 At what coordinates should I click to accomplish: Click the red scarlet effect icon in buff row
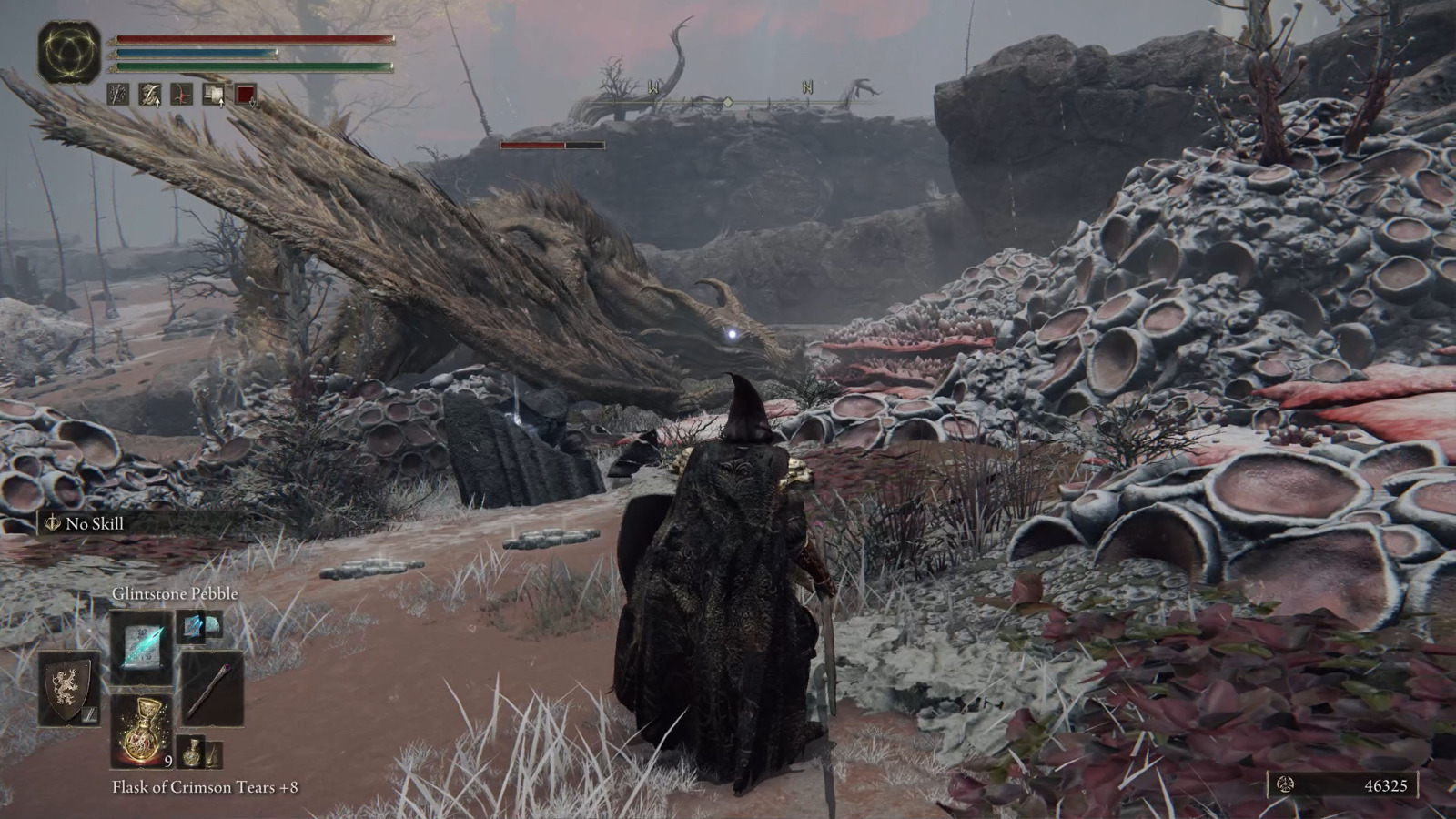182,94
